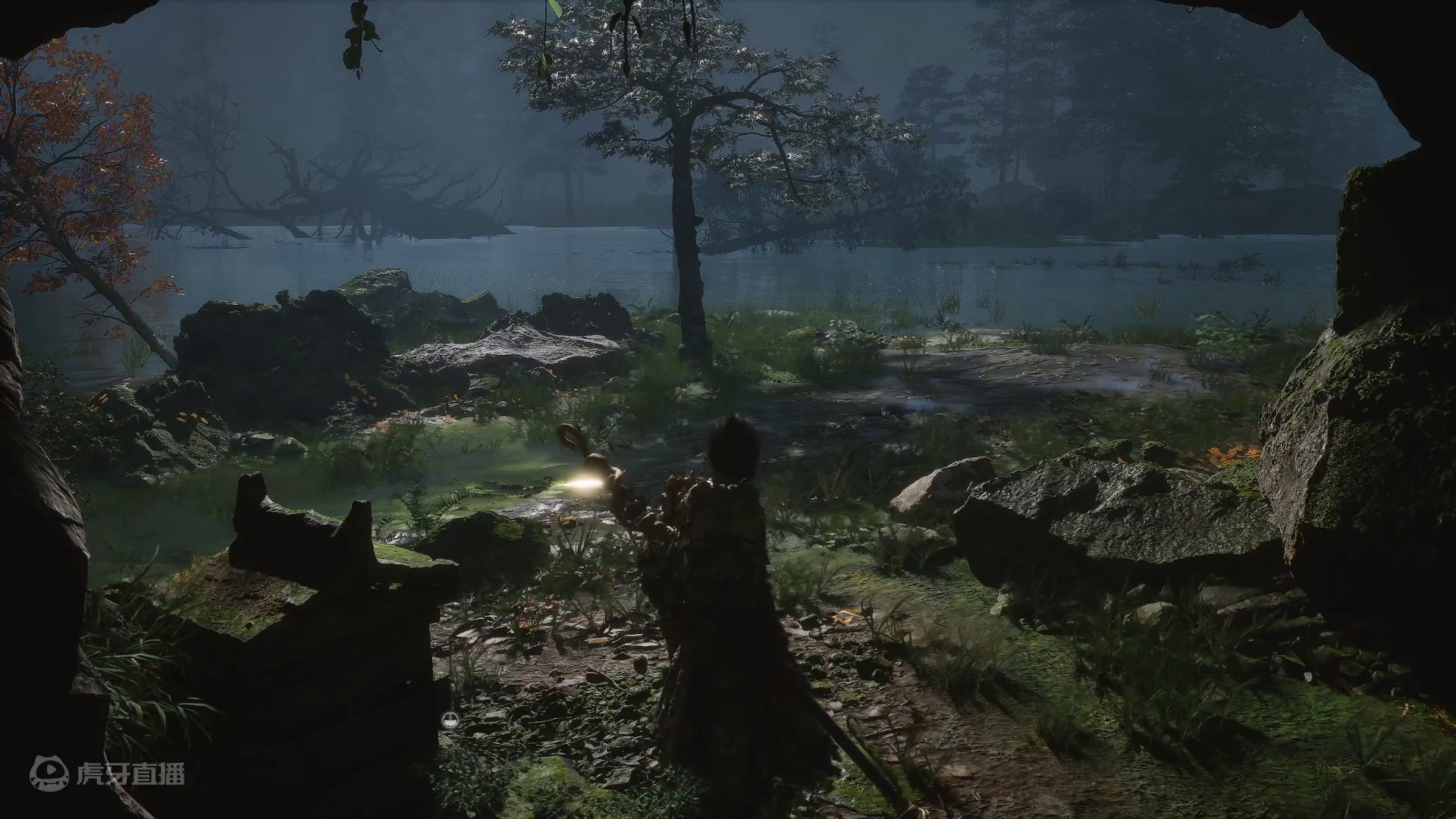Select the shrine incense burner marker icon
Screen dimensions: 1456x819
tap(450, 721)
